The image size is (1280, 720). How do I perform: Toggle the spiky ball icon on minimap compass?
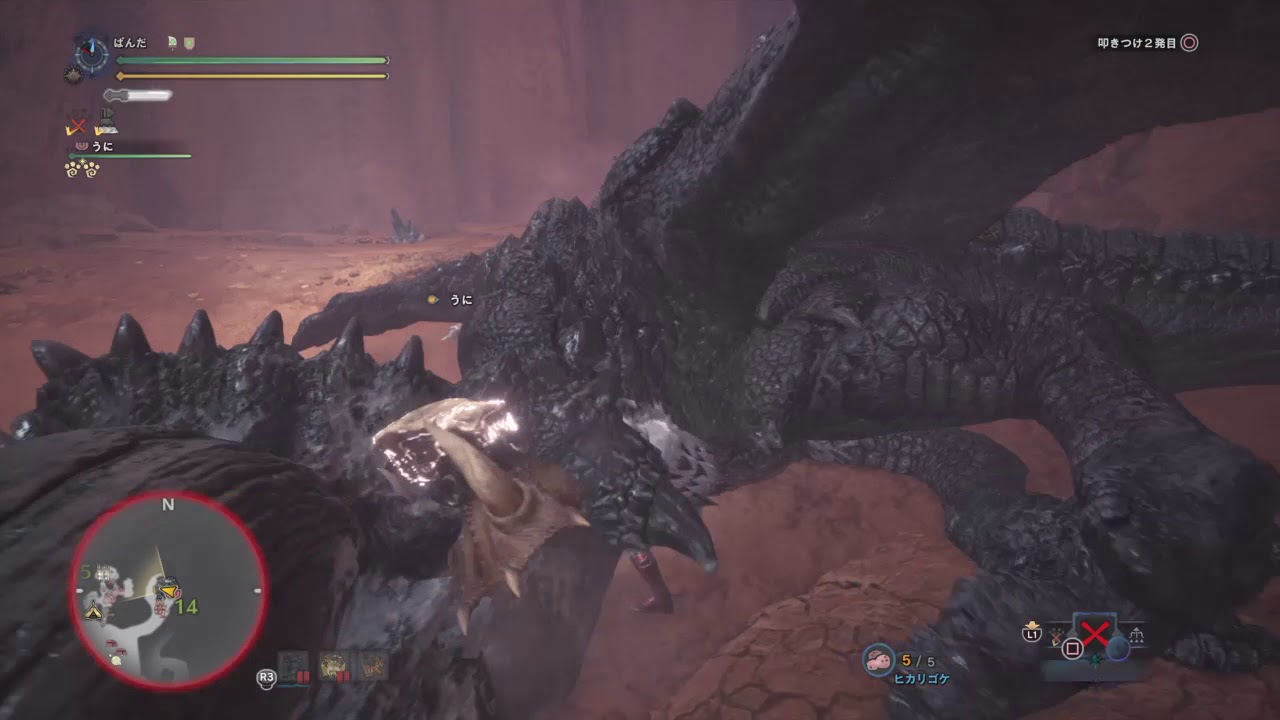[73, 74]
